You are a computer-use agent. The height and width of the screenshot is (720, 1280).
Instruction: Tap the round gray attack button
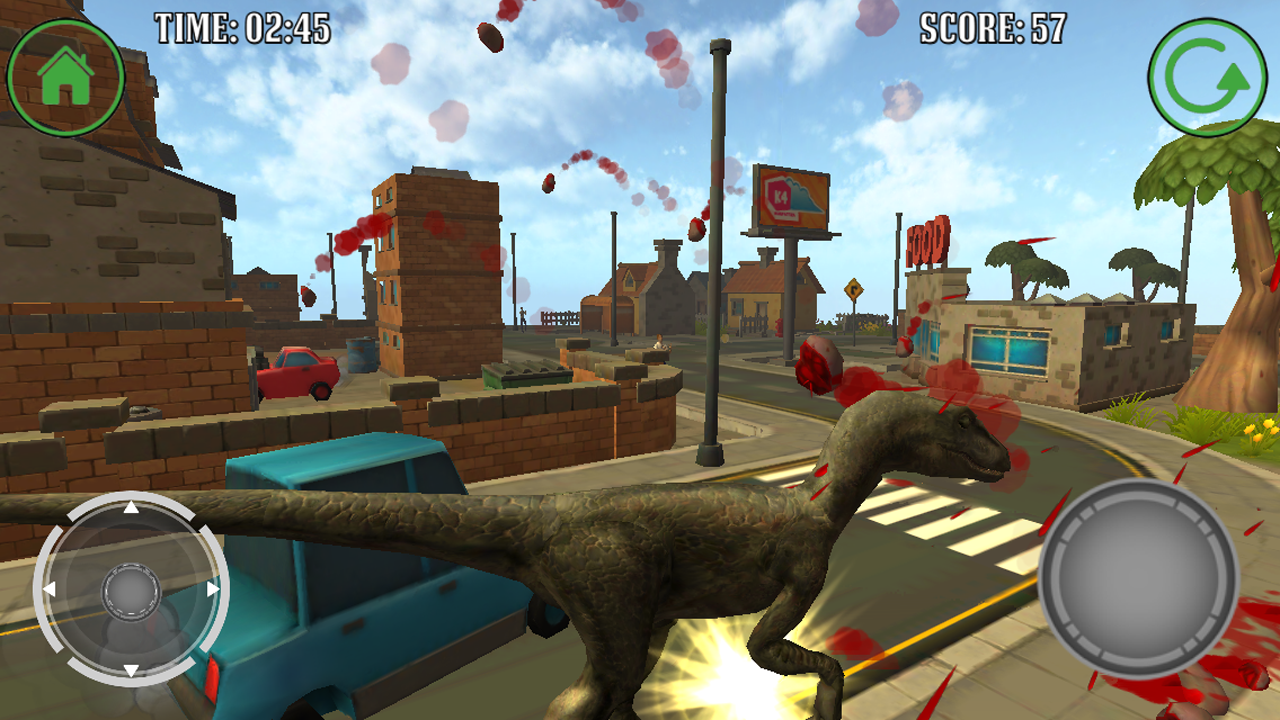coord(1138,578)
